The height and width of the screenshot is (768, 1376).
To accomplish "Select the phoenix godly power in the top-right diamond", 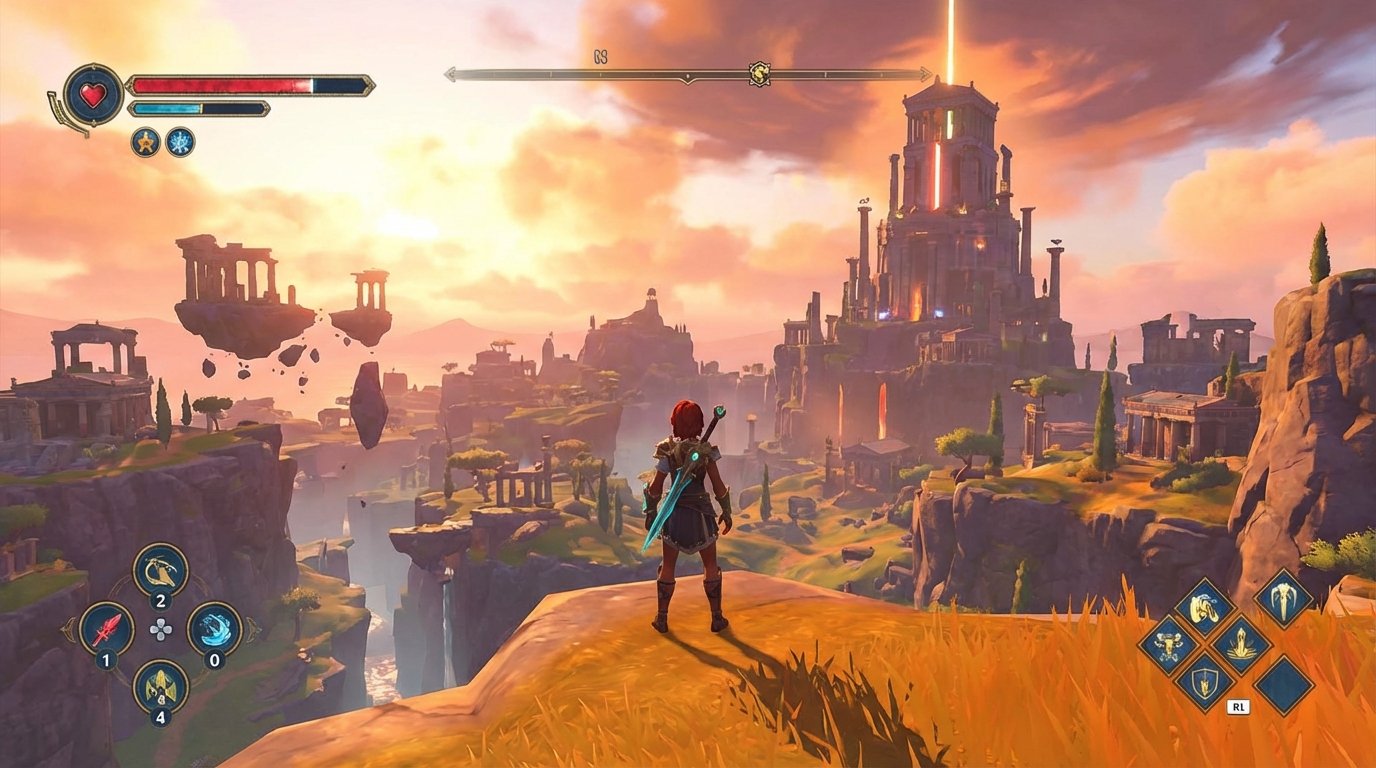I will point(1283,602).
